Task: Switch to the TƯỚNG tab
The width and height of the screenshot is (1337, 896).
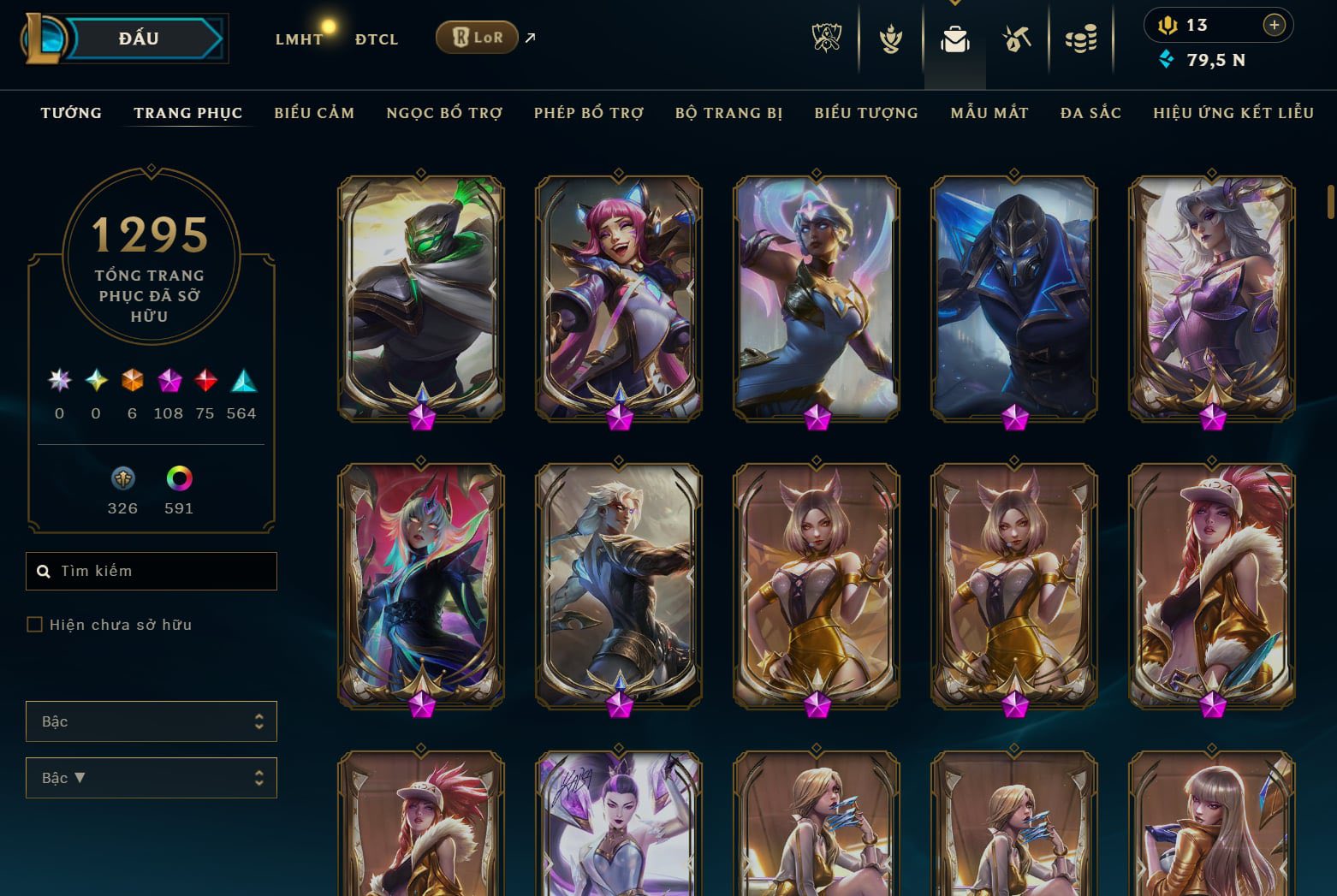Action: click(x=70, y=112)
